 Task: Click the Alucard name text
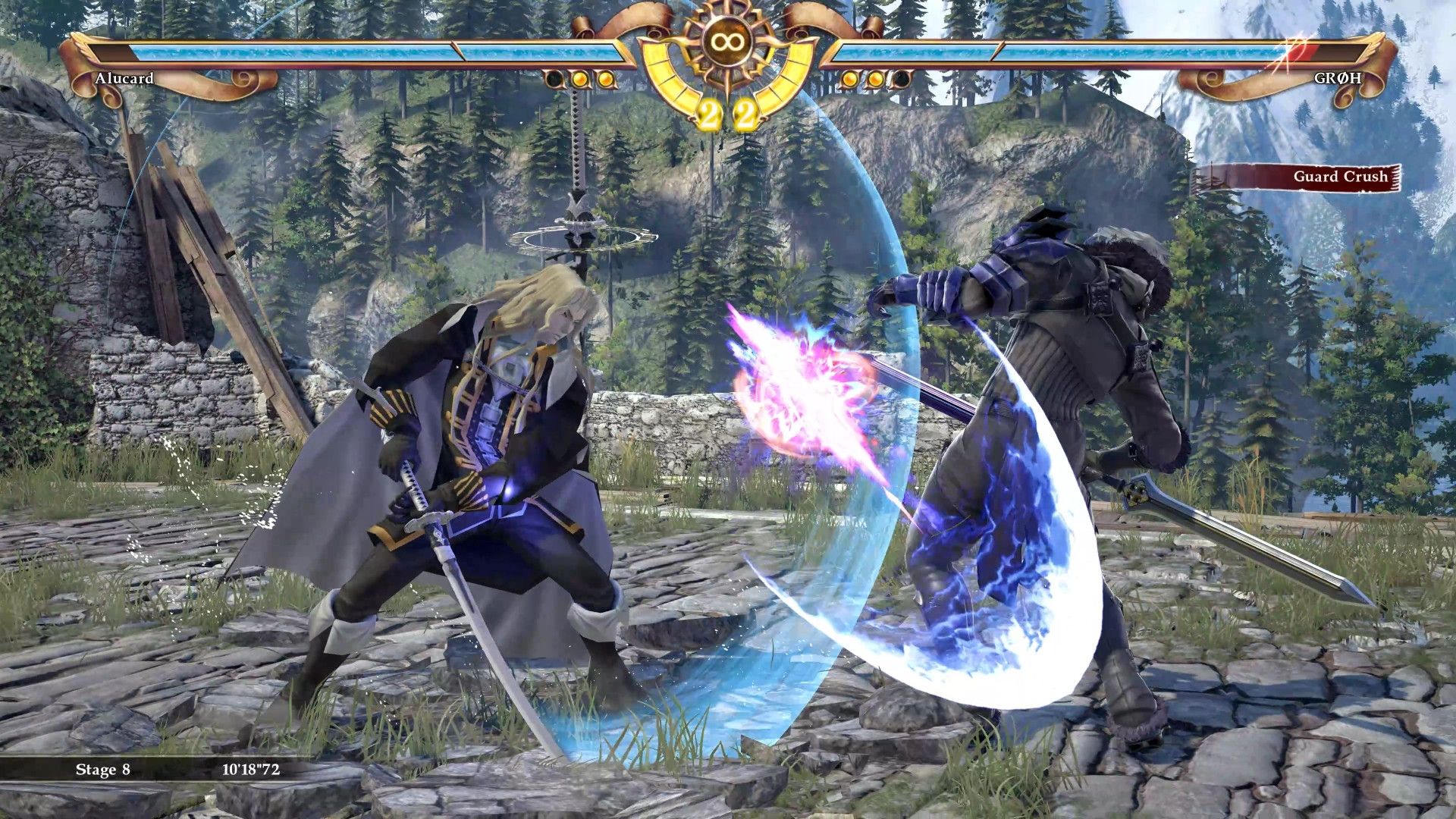coord(125,79)
